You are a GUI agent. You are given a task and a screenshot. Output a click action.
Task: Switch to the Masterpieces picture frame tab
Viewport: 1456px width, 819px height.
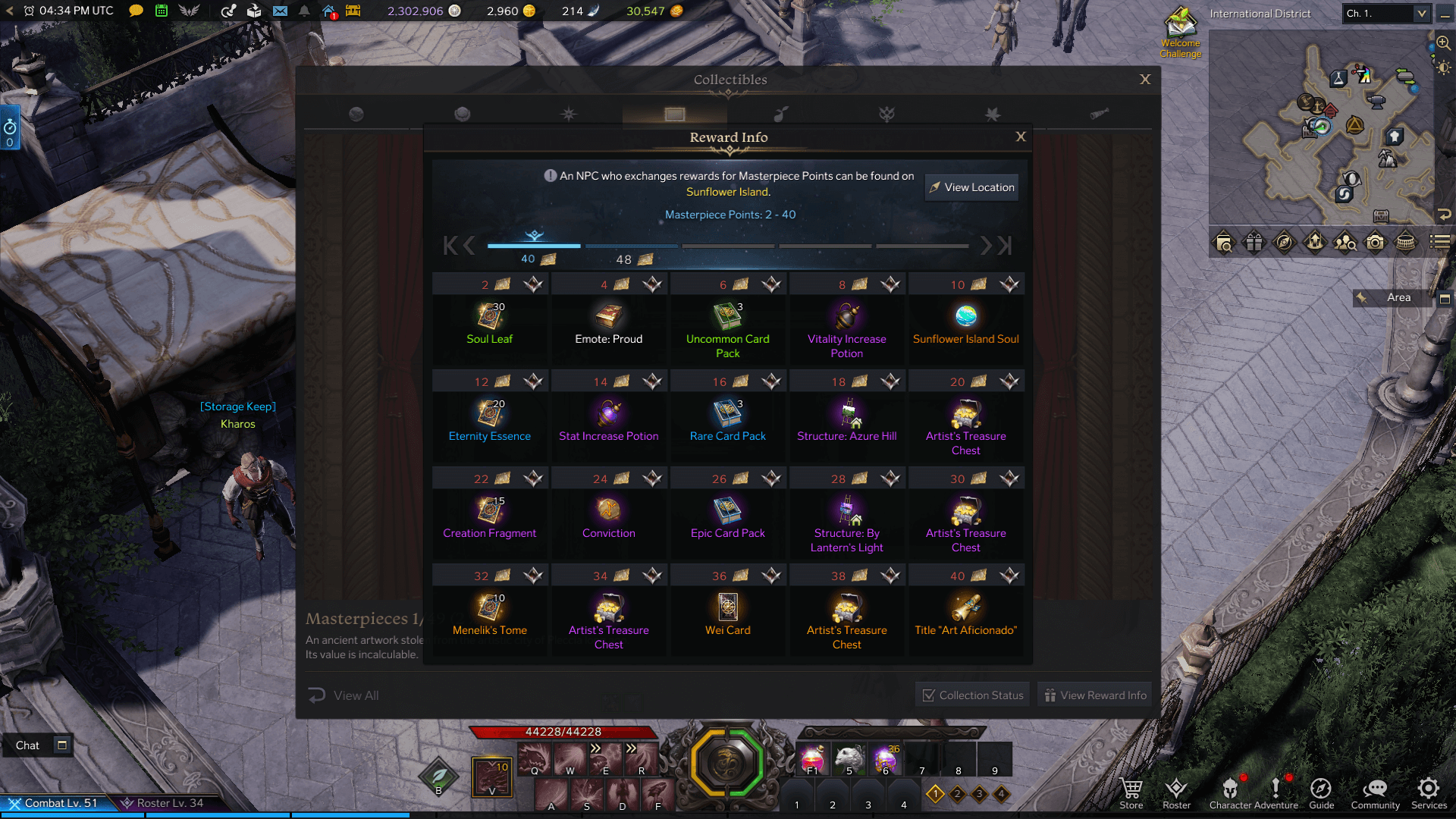[x=675, y=114]
